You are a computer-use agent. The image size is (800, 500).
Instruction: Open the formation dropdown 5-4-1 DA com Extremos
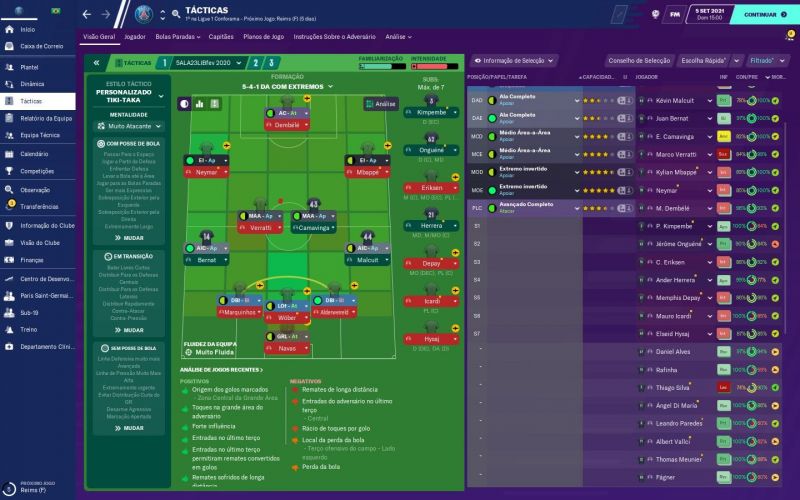tap(286, 86)
